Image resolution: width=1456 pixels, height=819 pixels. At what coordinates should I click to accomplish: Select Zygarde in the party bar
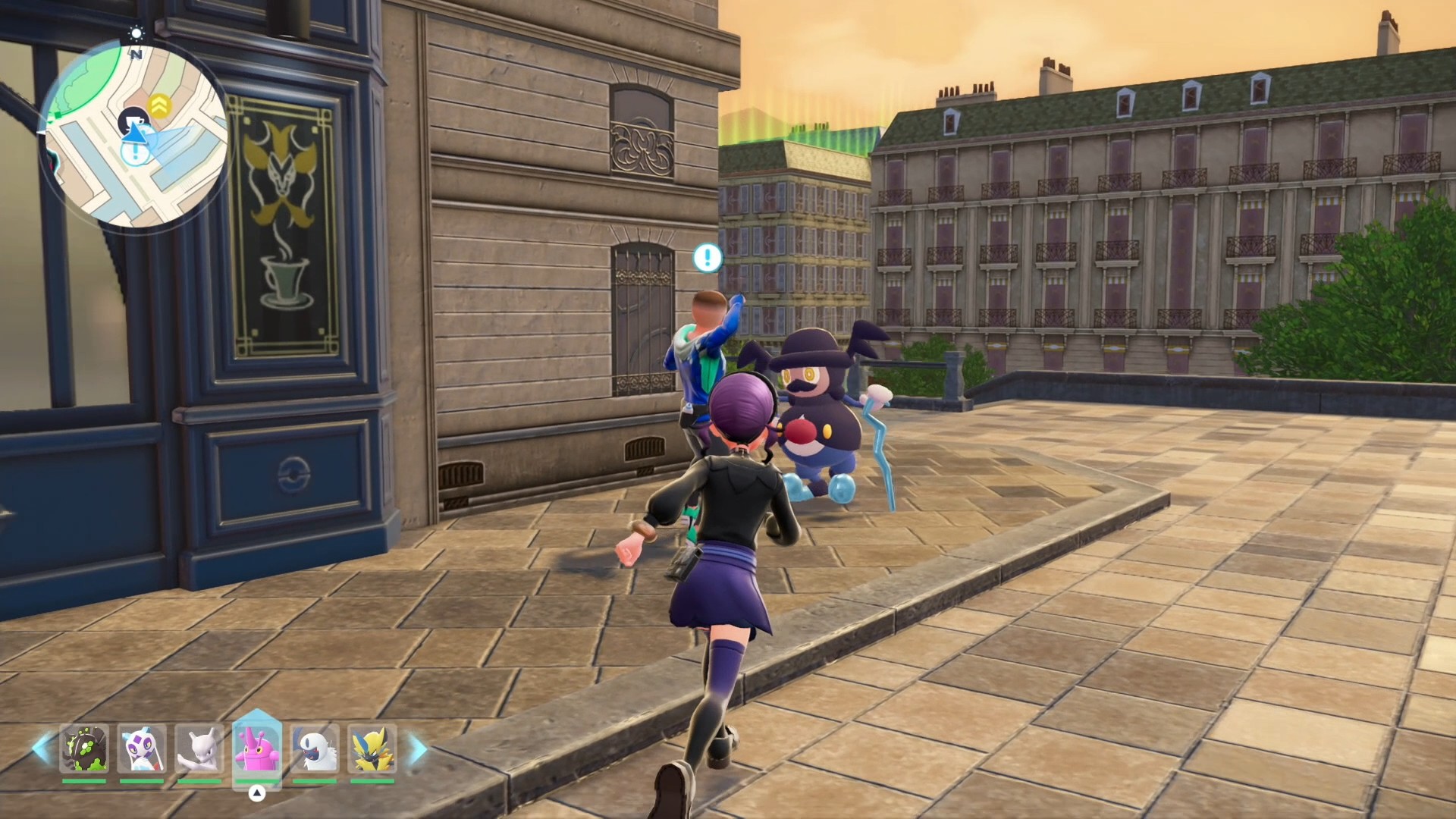84,749
